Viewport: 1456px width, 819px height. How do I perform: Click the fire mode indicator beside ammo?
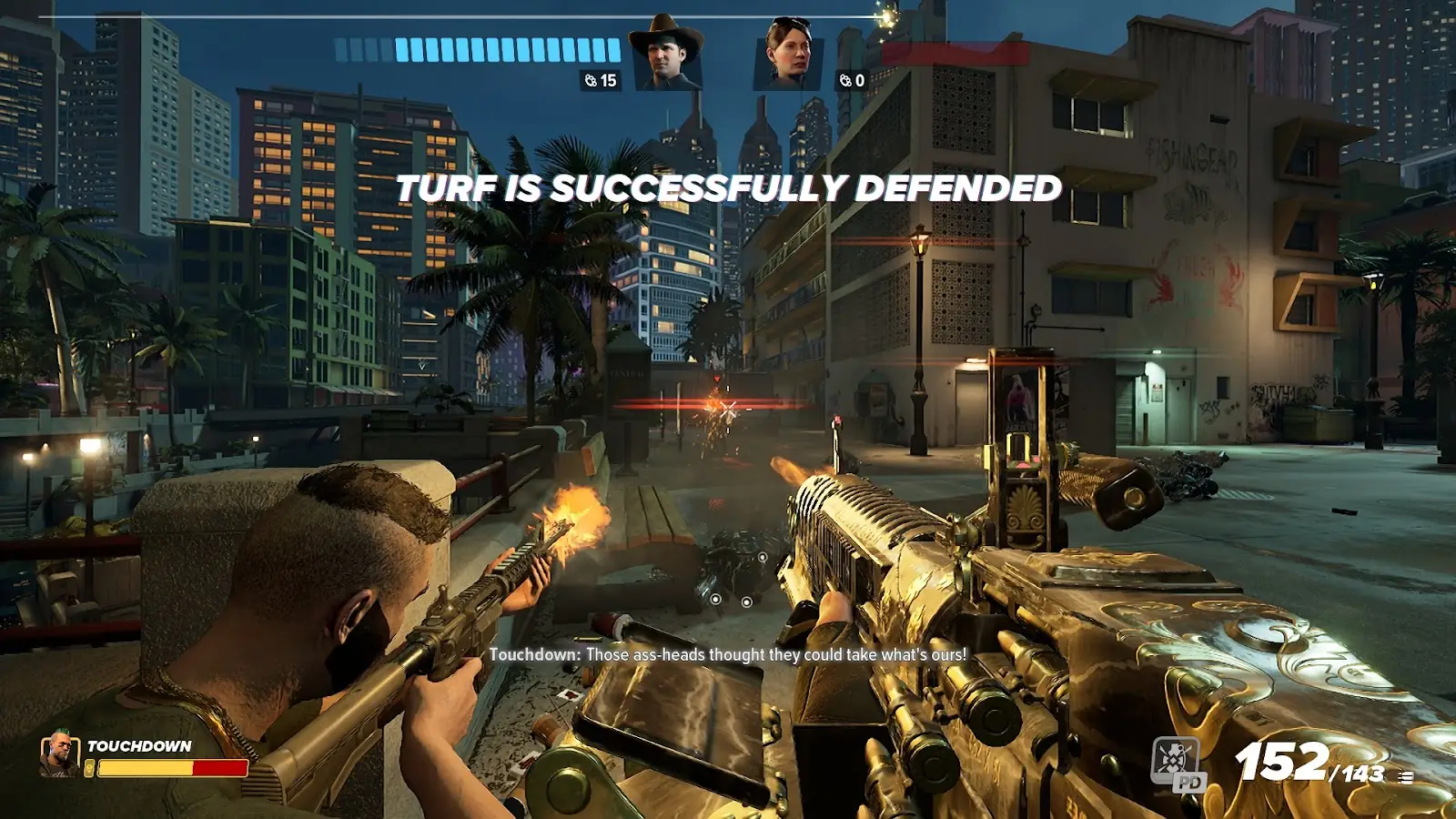pos(1406,777)
